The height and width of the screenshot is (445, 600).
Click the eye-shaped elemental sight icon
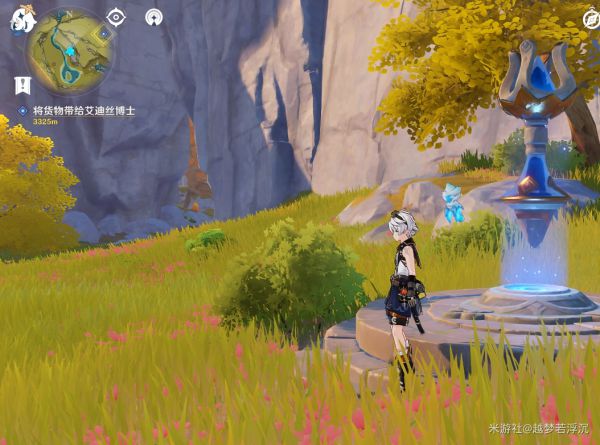(x=116, y=16)
